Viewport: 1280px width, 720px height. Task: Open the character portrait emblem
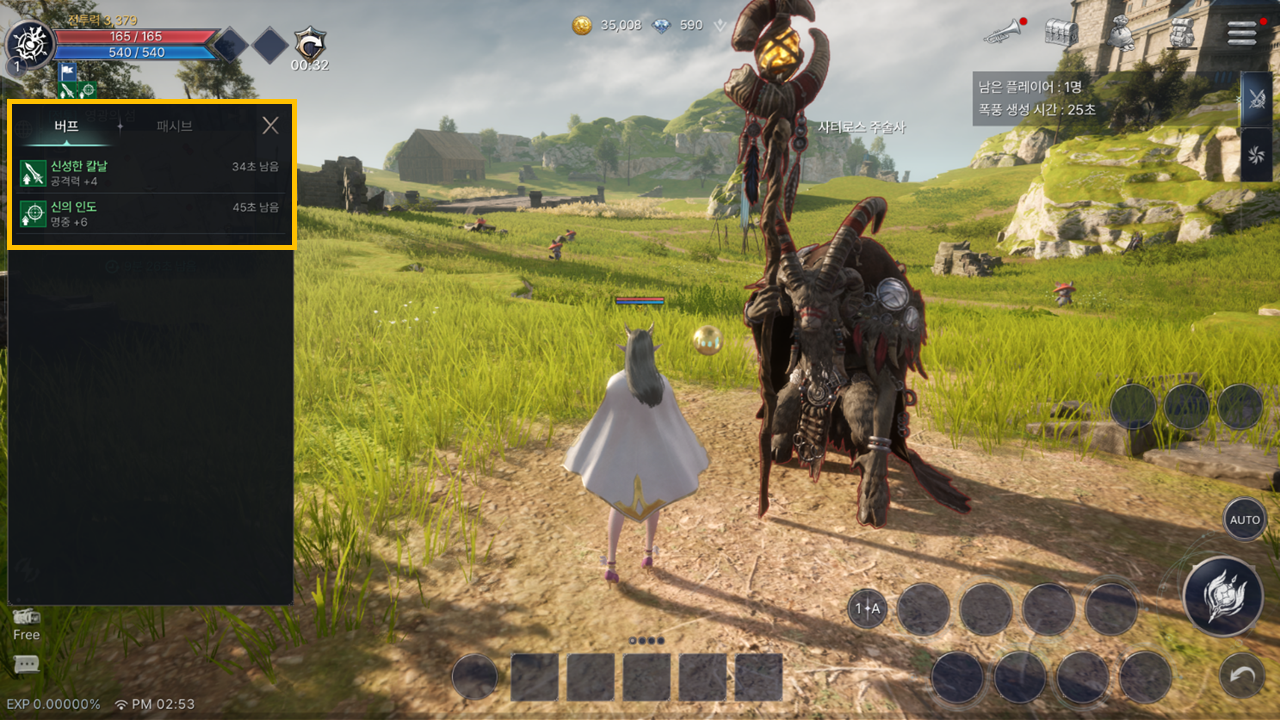[x=28, y=44]
